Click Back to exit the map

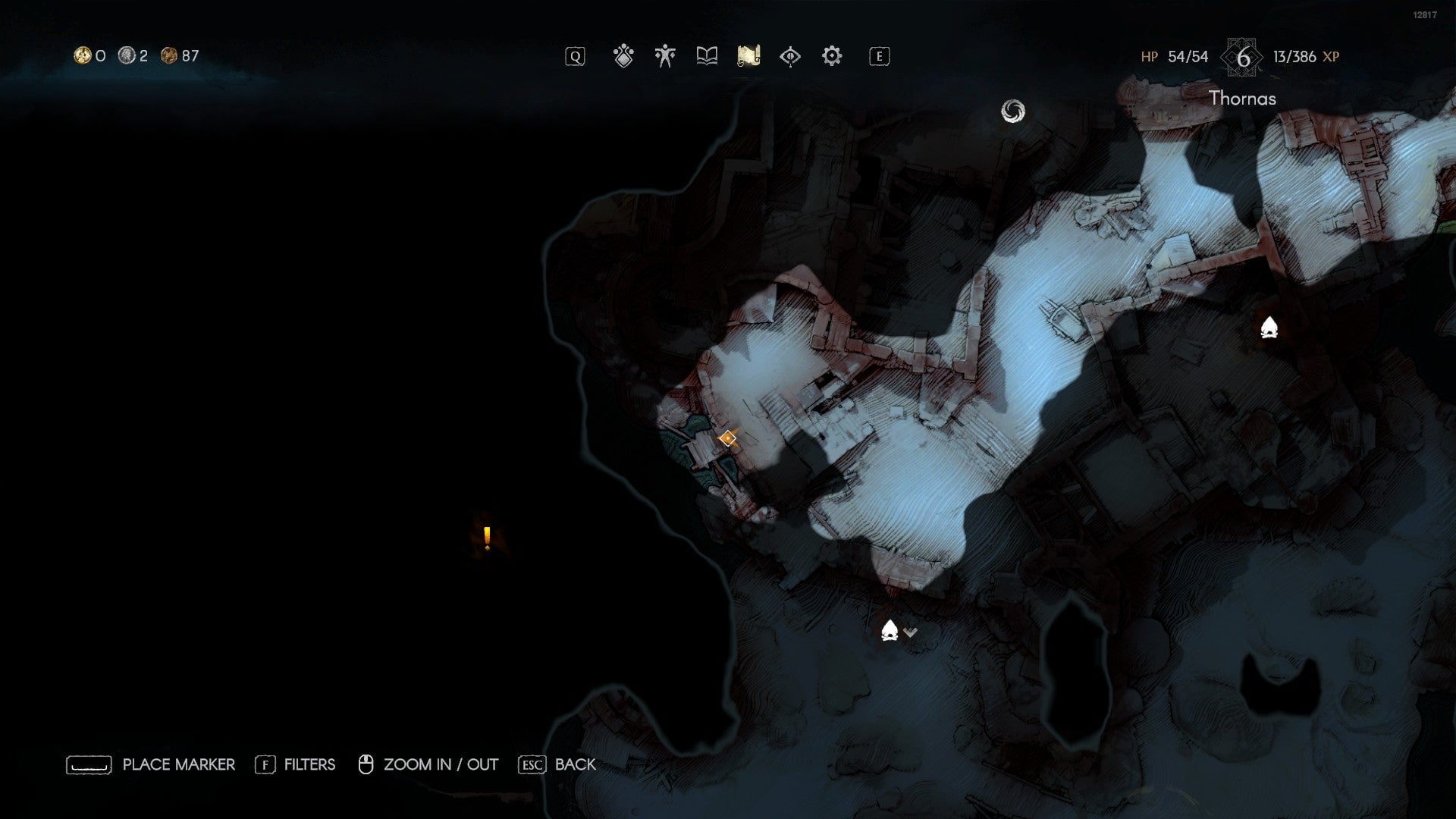pyautogui.click(x=575, y=764)
